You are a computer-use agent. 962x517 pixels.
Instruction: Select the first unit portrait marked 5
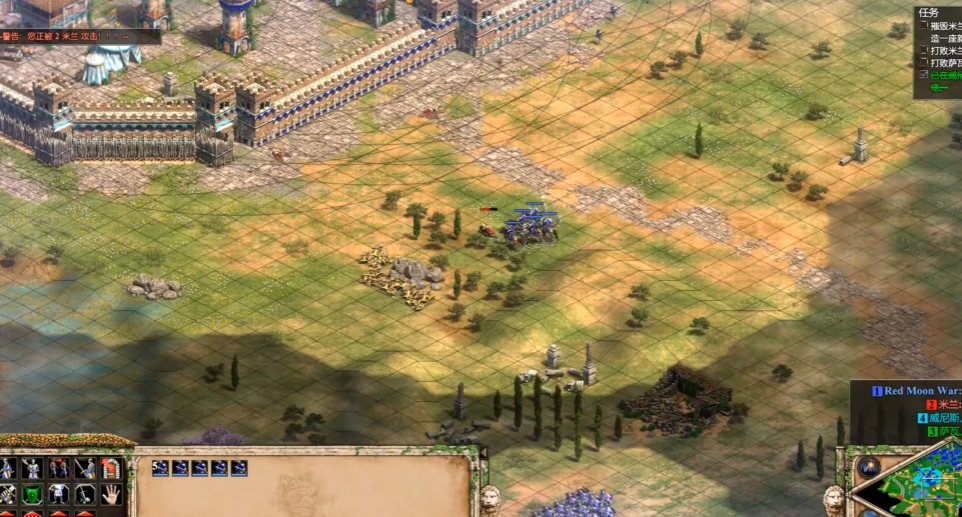pyautogui.click(x=160, y=468)
